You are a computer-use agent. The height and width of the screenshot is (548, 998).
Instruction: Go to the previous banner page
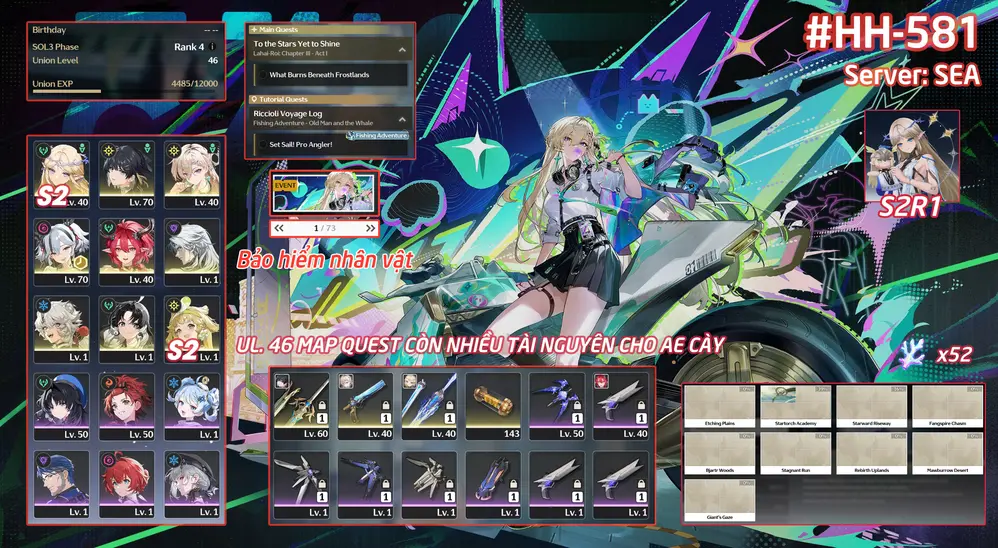[281, 229]
